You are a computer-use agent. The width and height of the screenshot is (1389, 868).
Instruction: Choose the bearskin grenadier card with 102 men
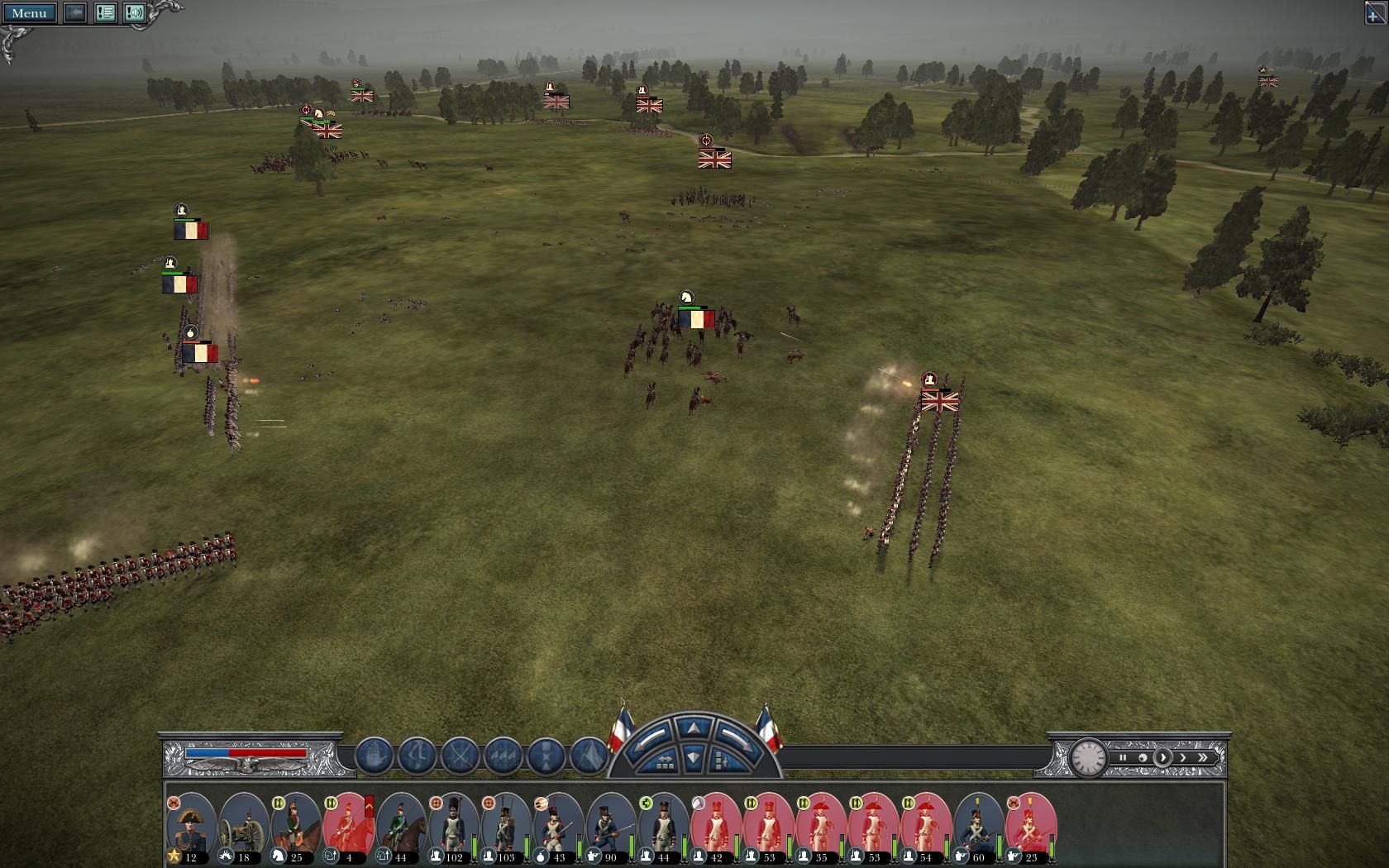click(454, 827)
